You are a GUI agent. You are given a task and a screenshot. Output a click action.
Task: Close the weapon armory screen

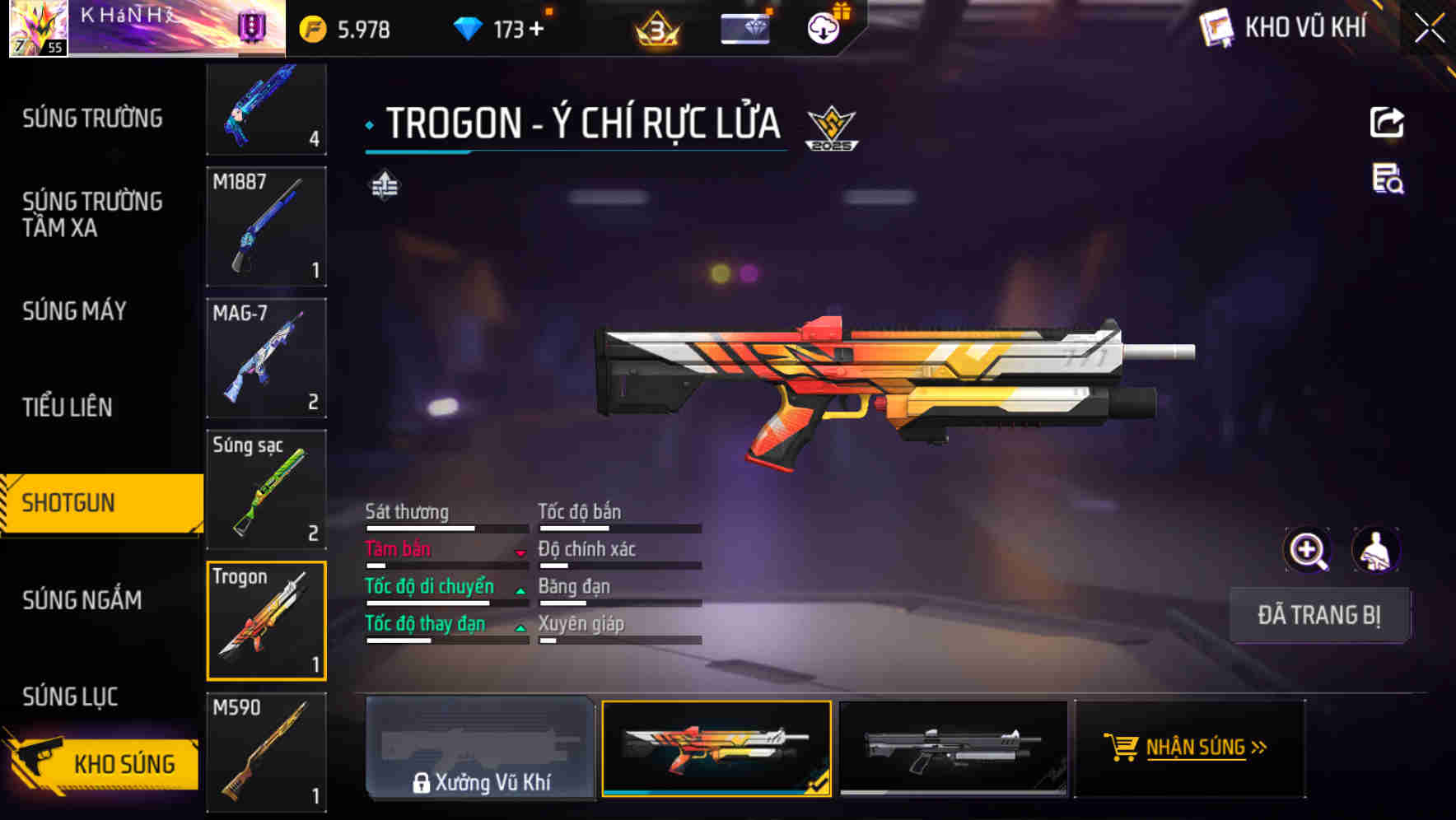[1430, 29]
